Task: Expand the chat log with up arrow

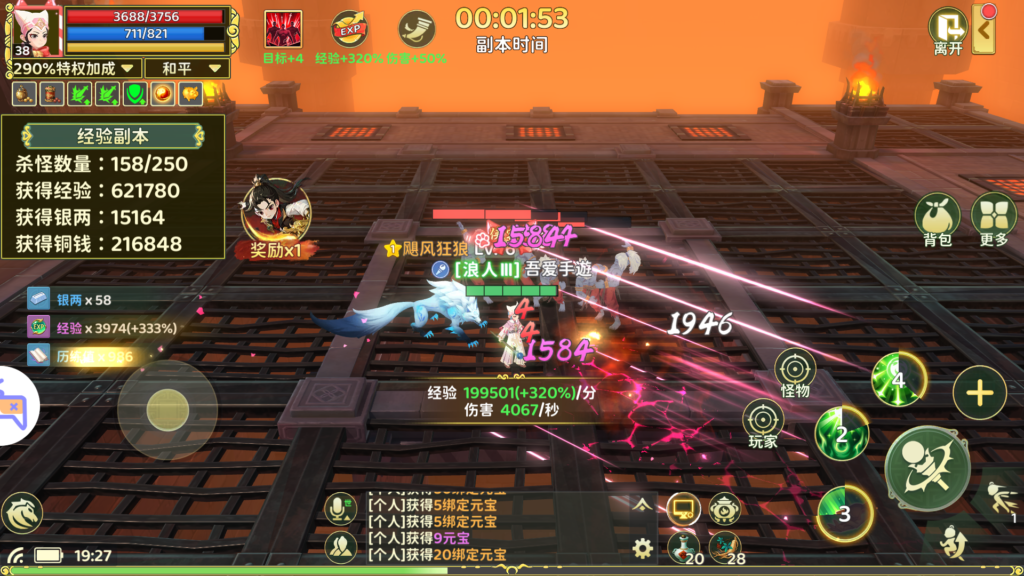Action: tap(641, 506)
